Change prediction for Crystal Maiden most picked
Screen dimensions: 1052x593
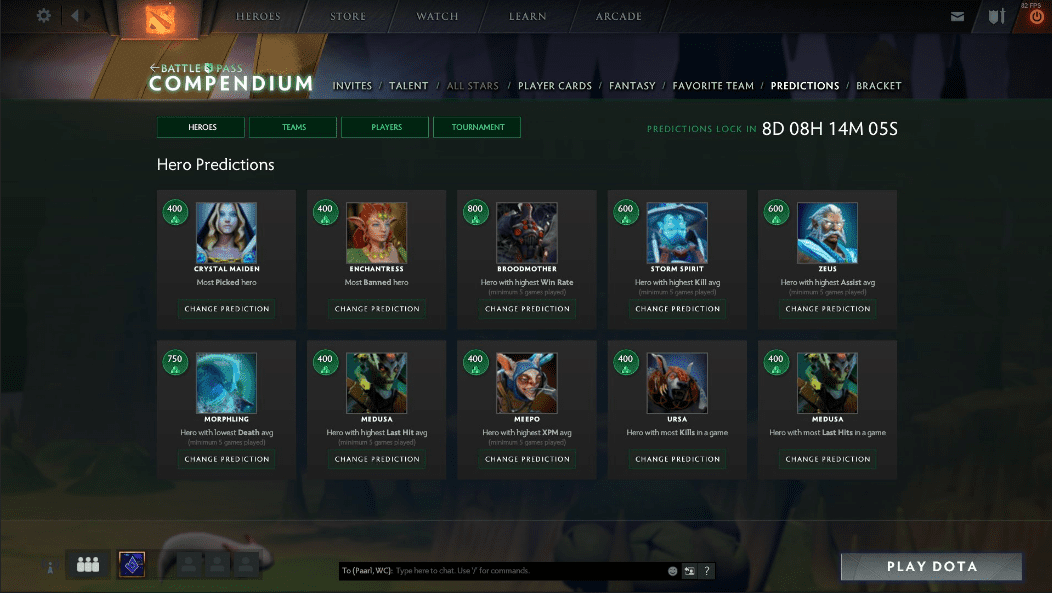click(226, 309)
